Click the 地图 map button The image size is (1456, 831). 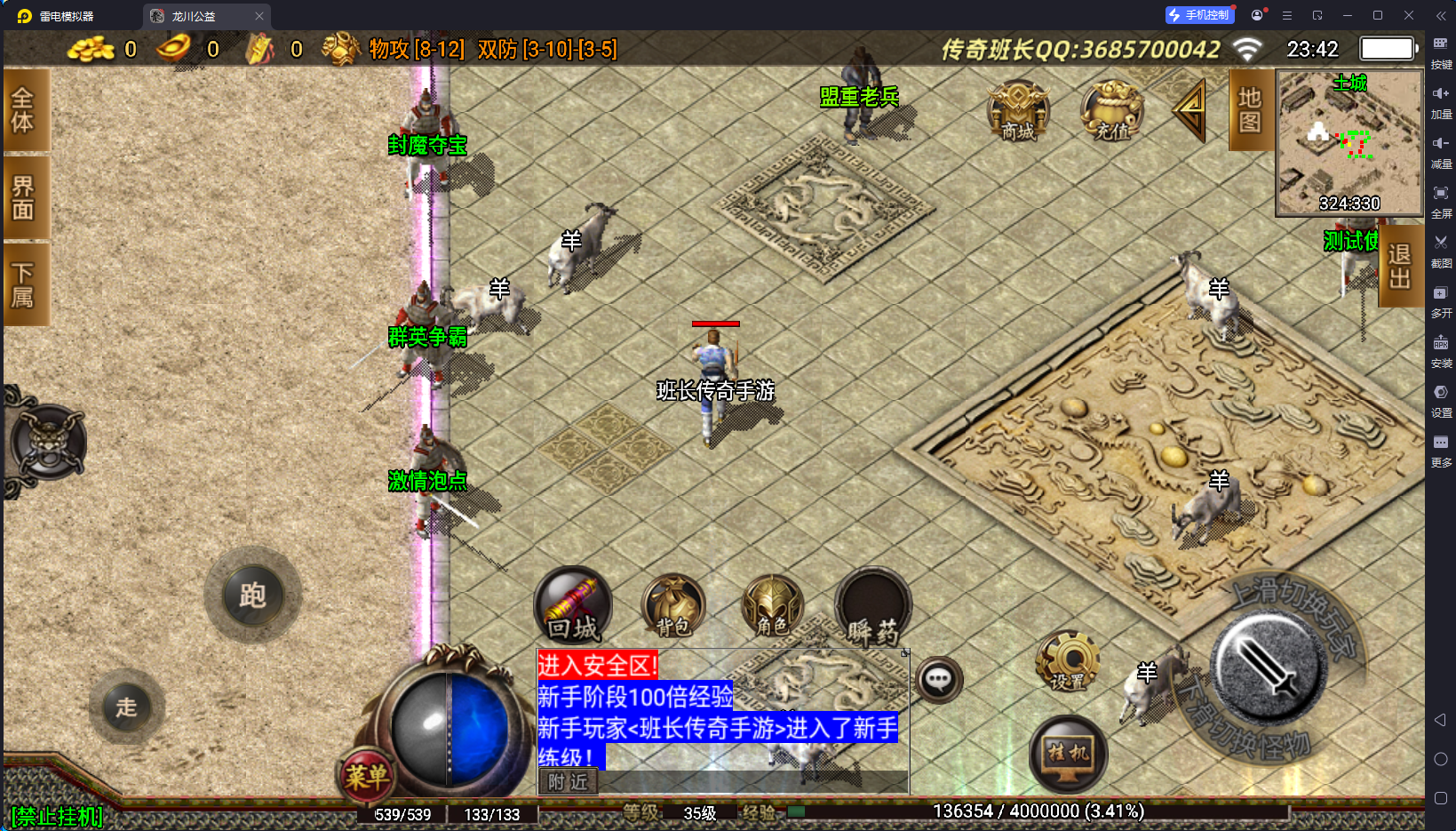[x=1250, y=110]
